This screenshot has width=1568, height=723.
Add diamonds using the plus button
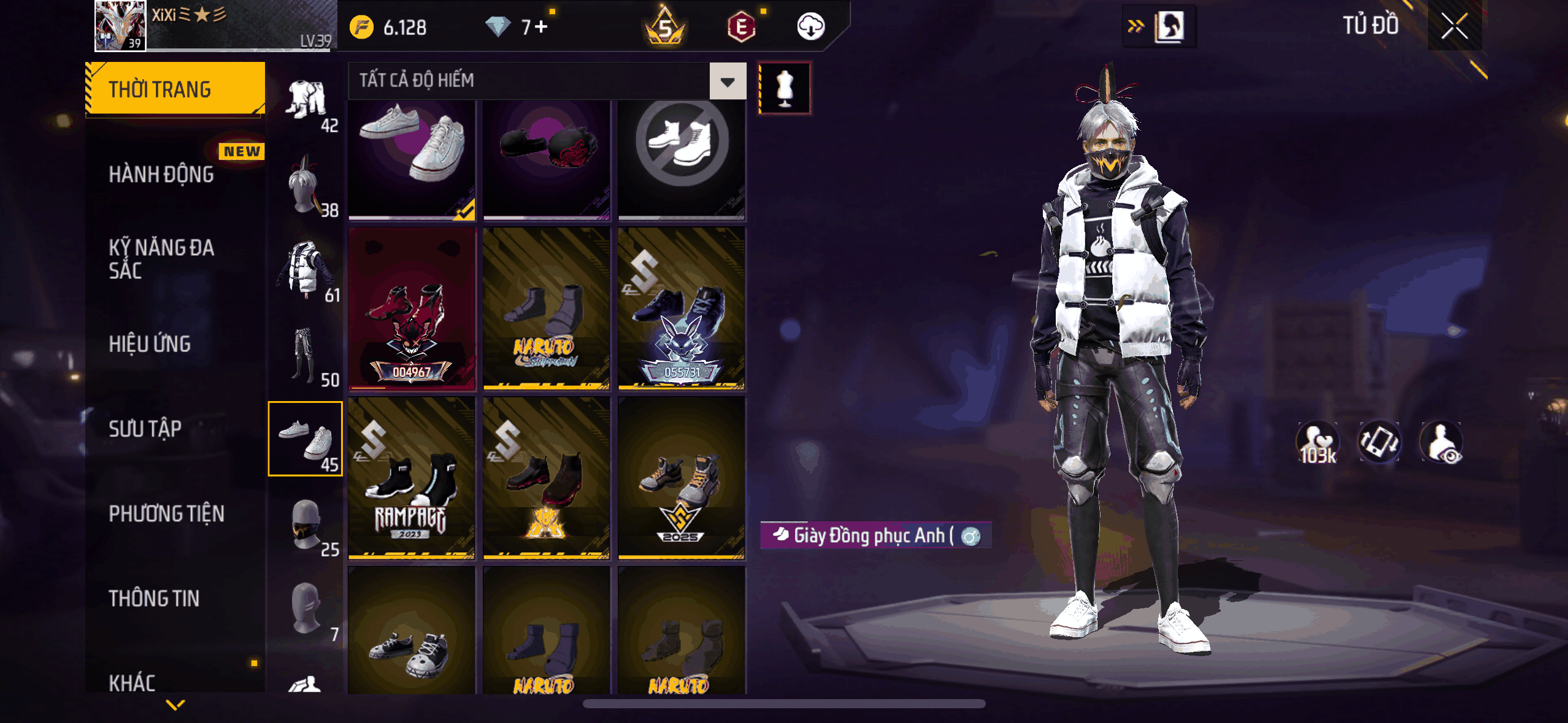[540, 27]
